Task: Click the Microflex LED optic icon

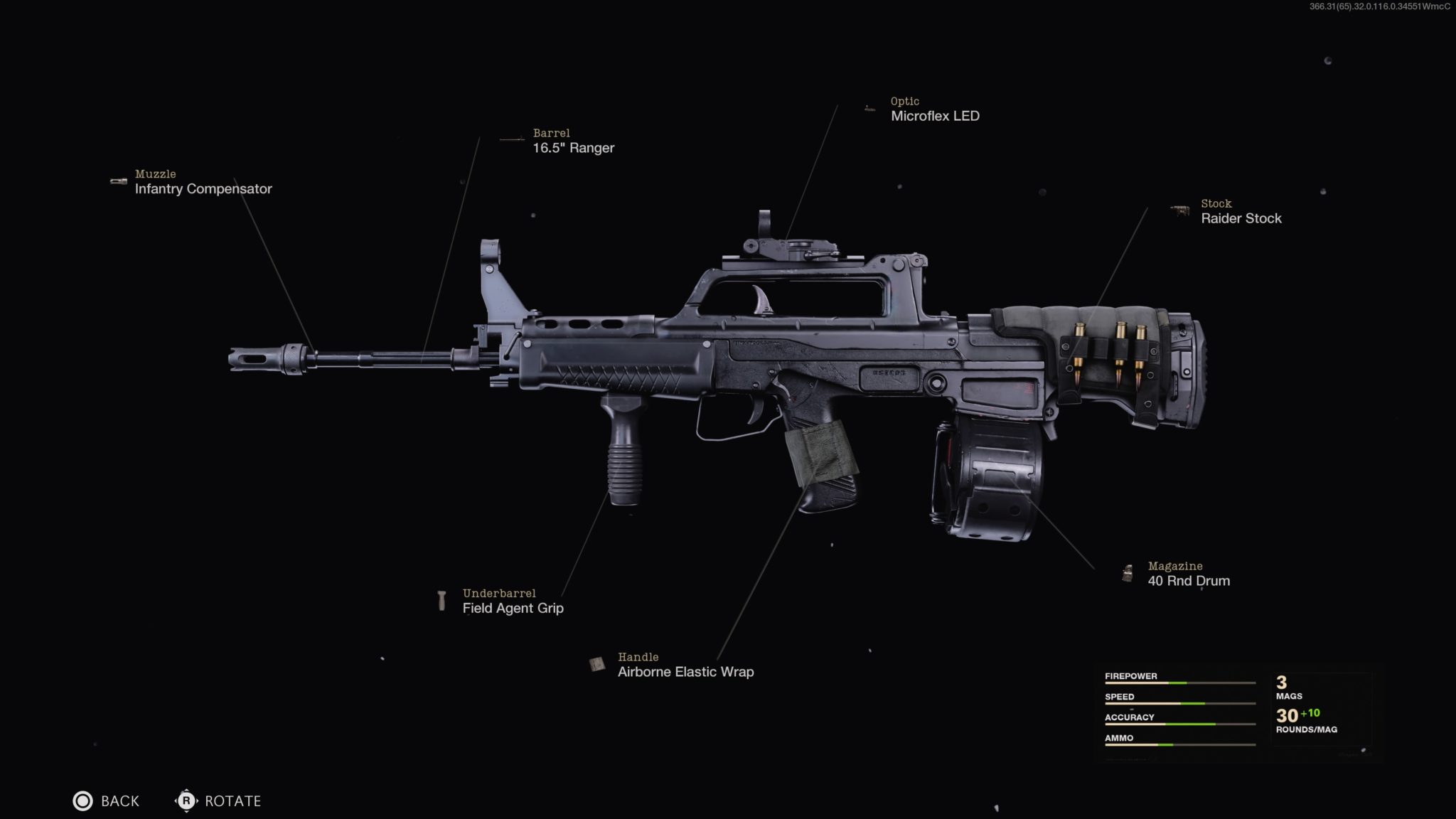Action: [x=869, y=108]
